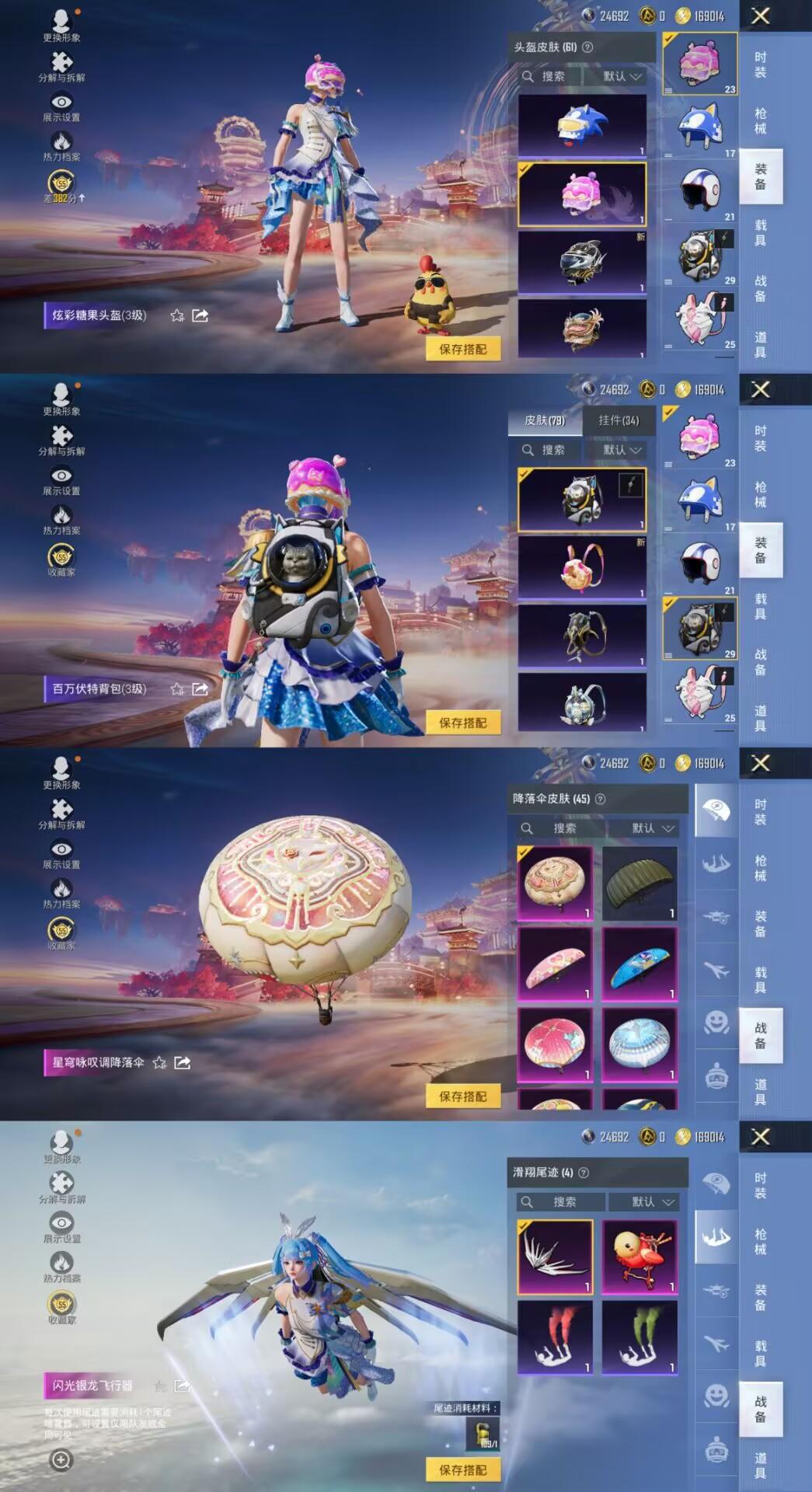Click the magnifier zoom icon under 闪光银龙飞行器

click(x=61, y=1459)
